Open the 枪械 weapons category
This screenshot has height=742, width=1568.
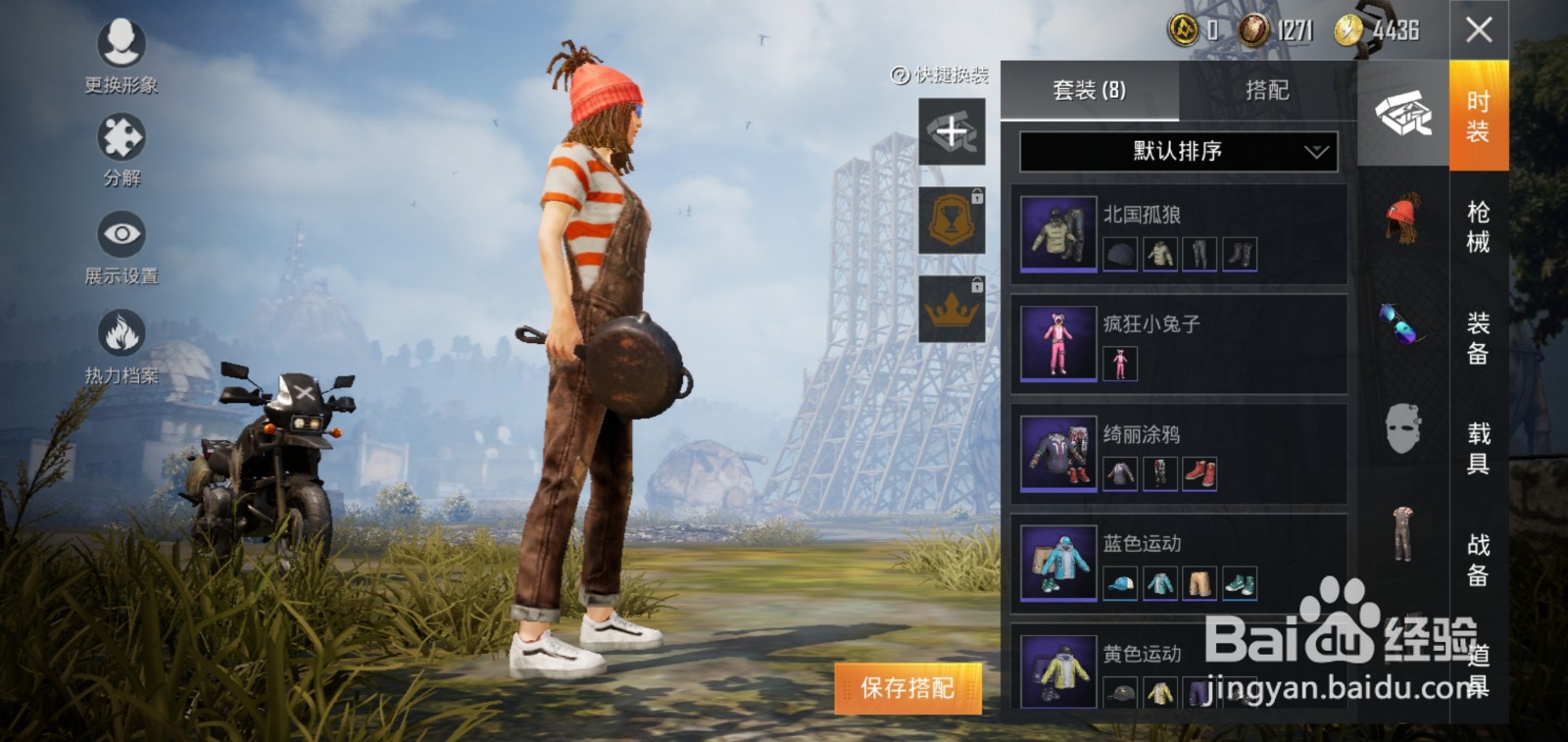point(1480,223)
